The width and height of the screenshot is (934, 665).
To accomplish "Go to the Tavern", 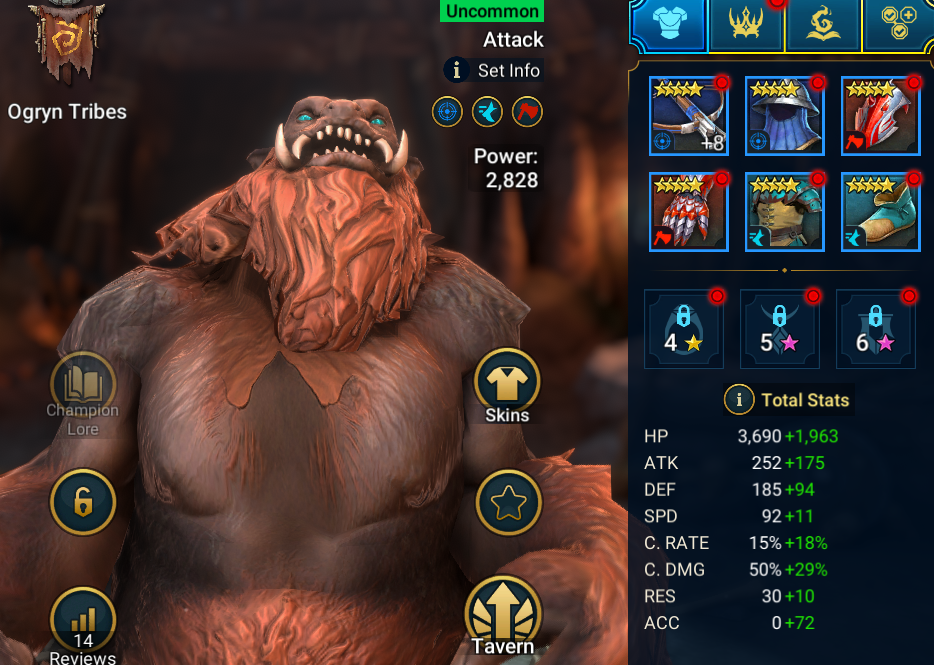I will 504,613.
